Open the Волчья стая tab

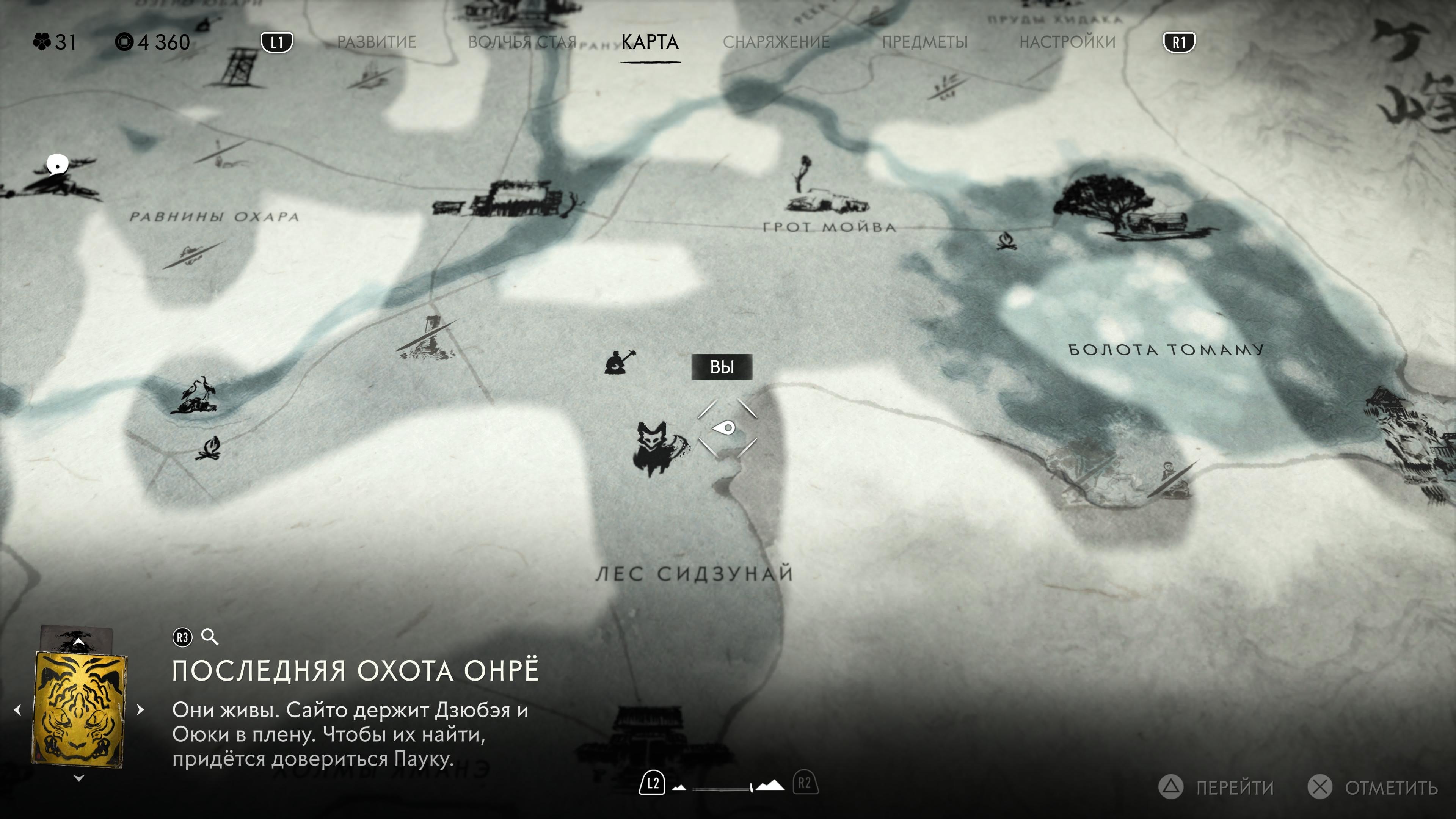click(x=522, y=42)
